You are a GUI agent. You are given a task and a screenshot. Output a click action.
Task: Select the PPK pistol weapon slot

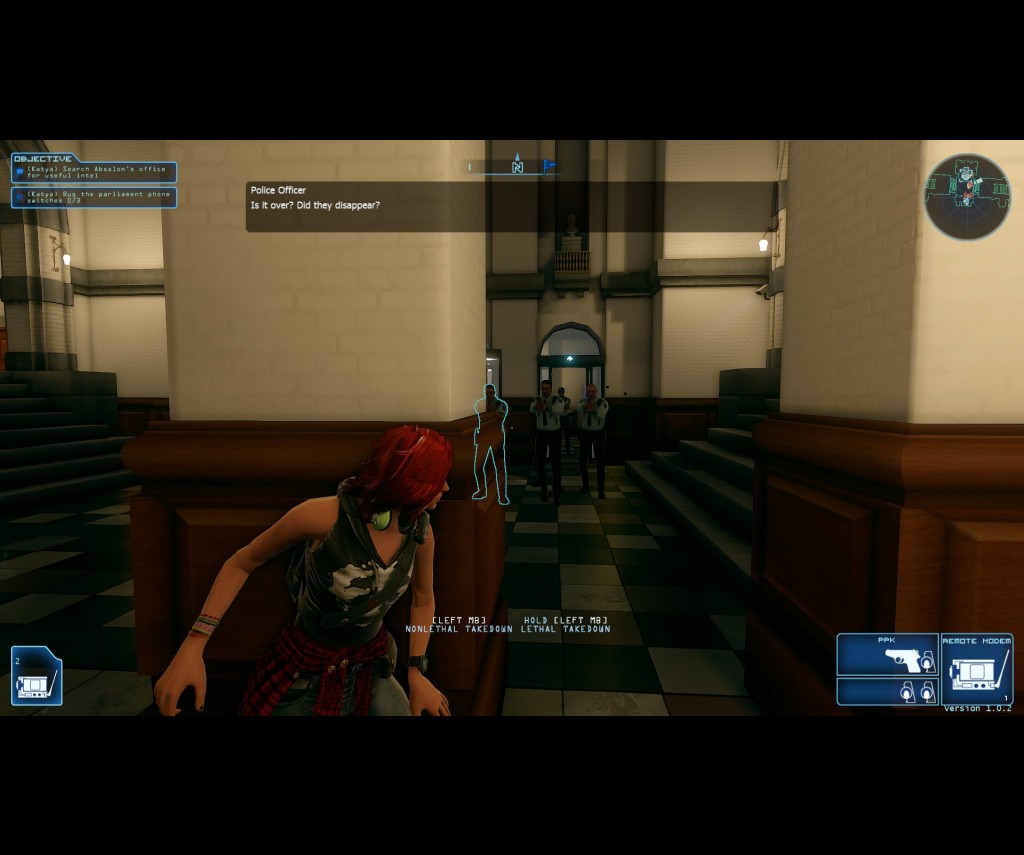point(887,656)
